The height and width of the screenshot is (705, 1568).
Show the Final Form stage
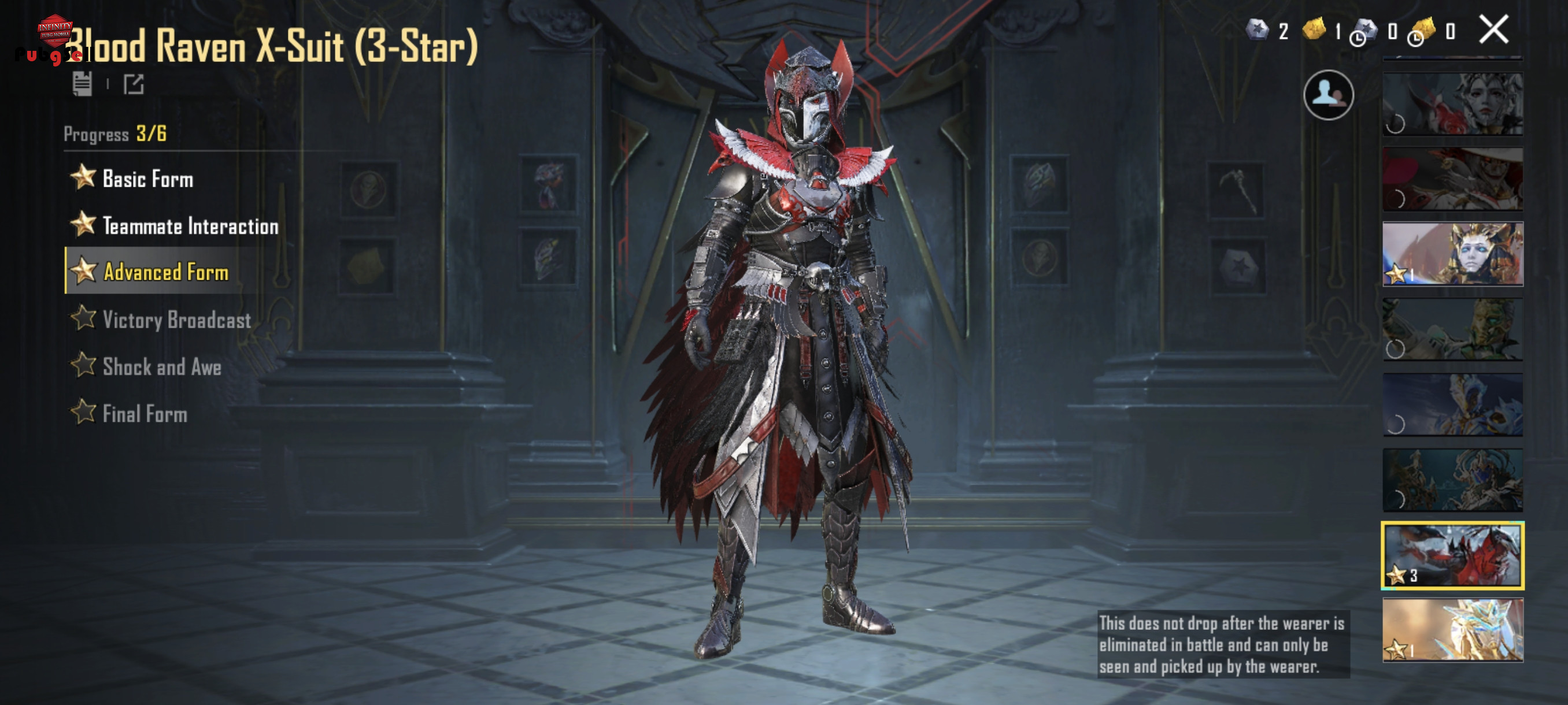[145, 414]
